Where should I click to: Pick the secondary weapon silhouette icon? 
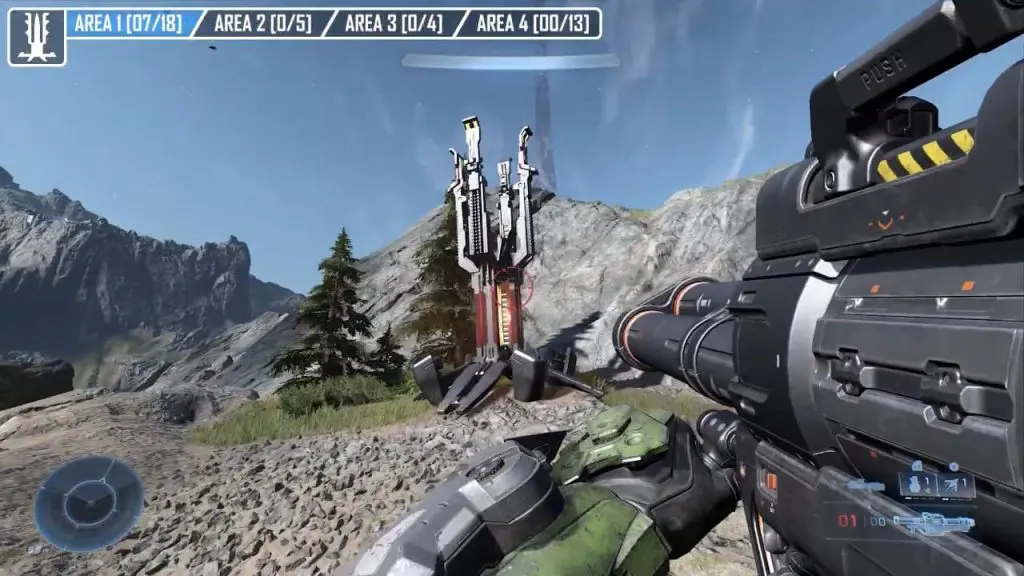coord(866,487)
